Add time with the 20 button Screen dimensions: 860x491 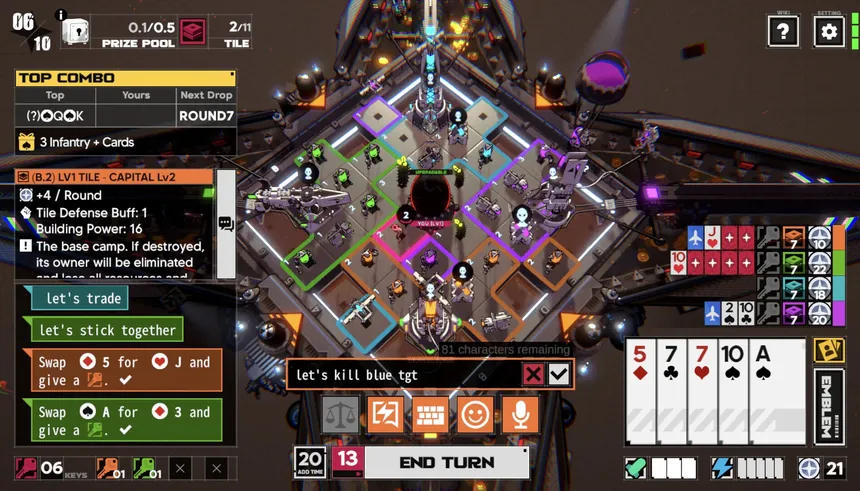(x=310, y=462)
